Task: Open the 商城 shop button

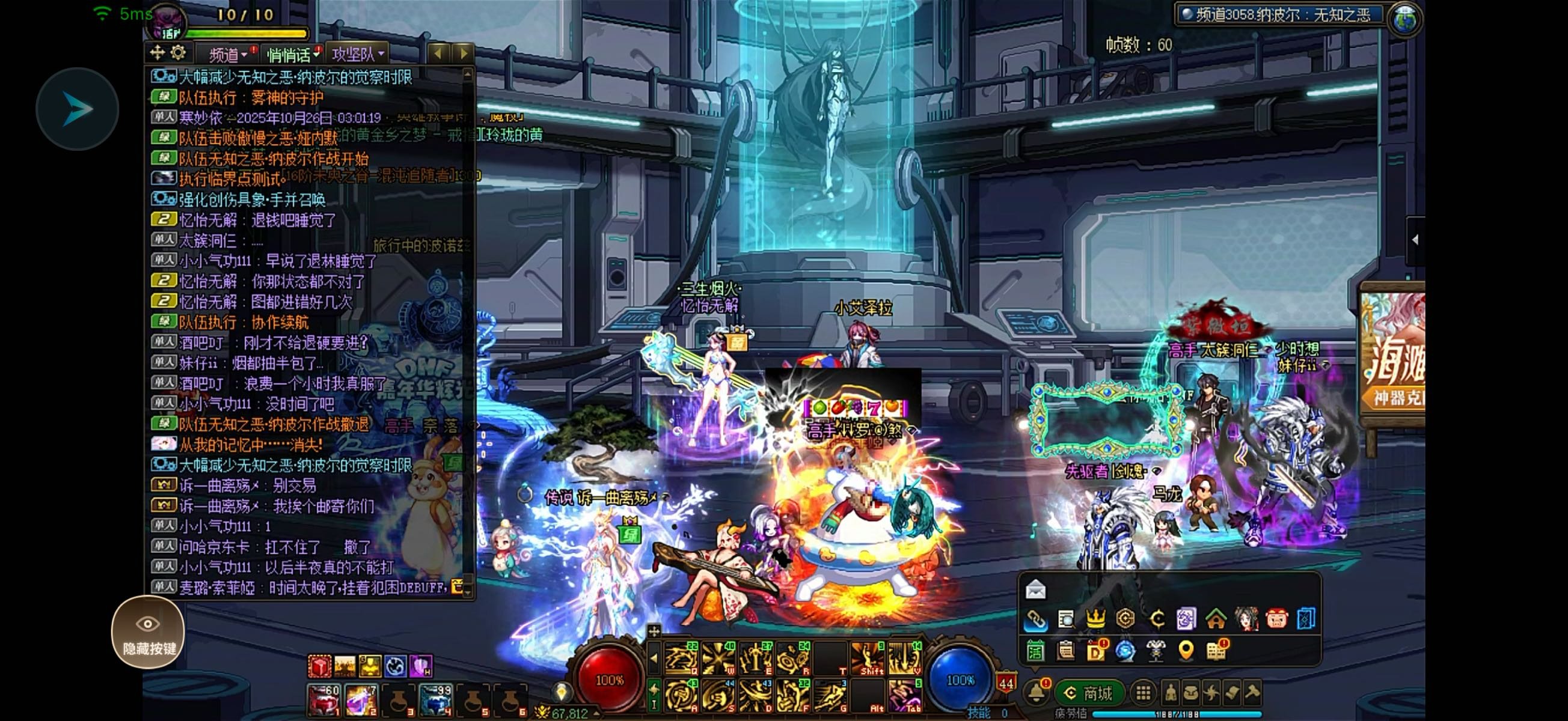Action: coord(1089,692)
